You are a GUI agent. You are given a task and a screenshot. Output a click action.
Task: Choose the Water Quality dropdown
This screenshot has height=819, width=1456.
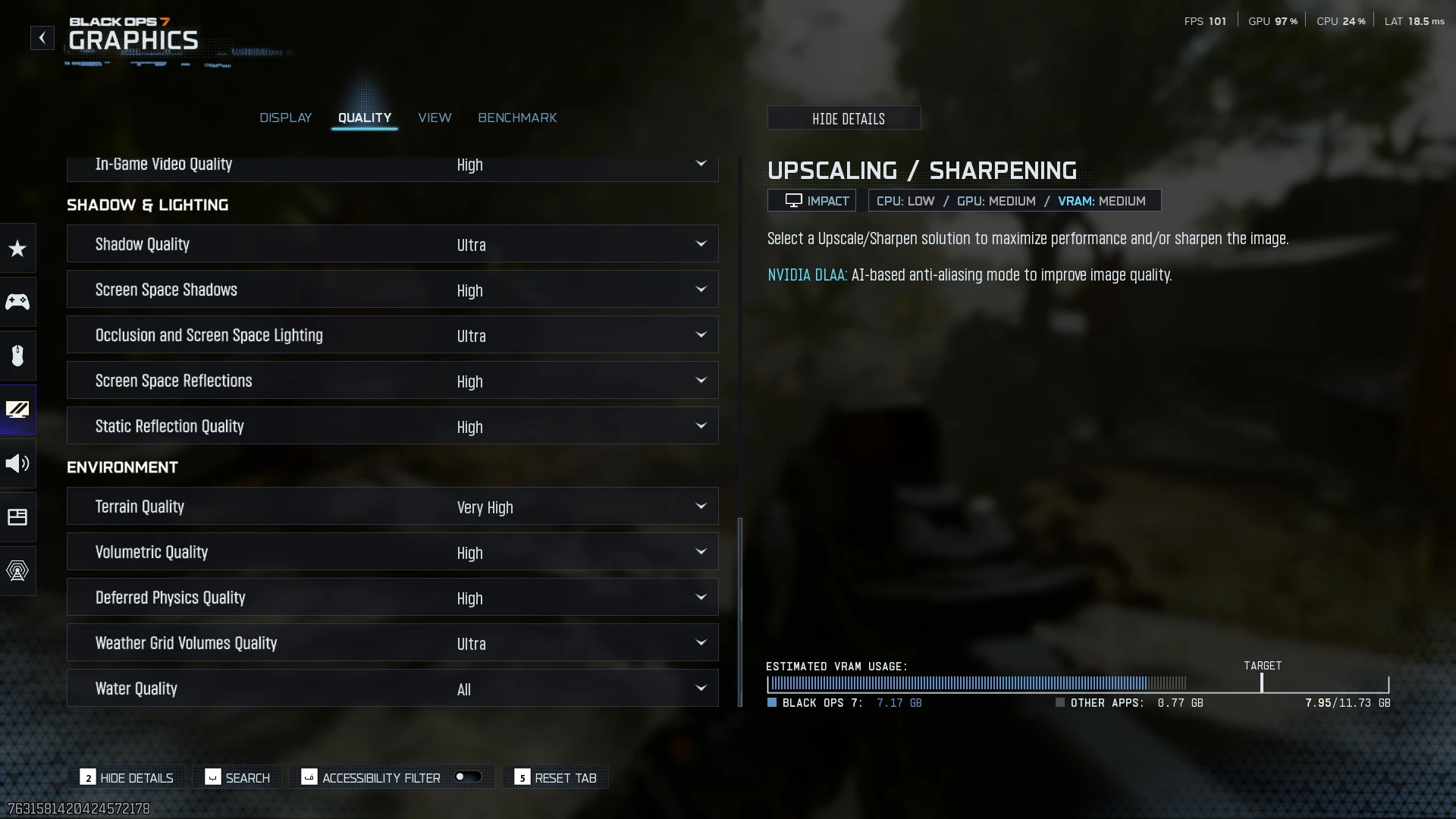click(x=392, y=689)
